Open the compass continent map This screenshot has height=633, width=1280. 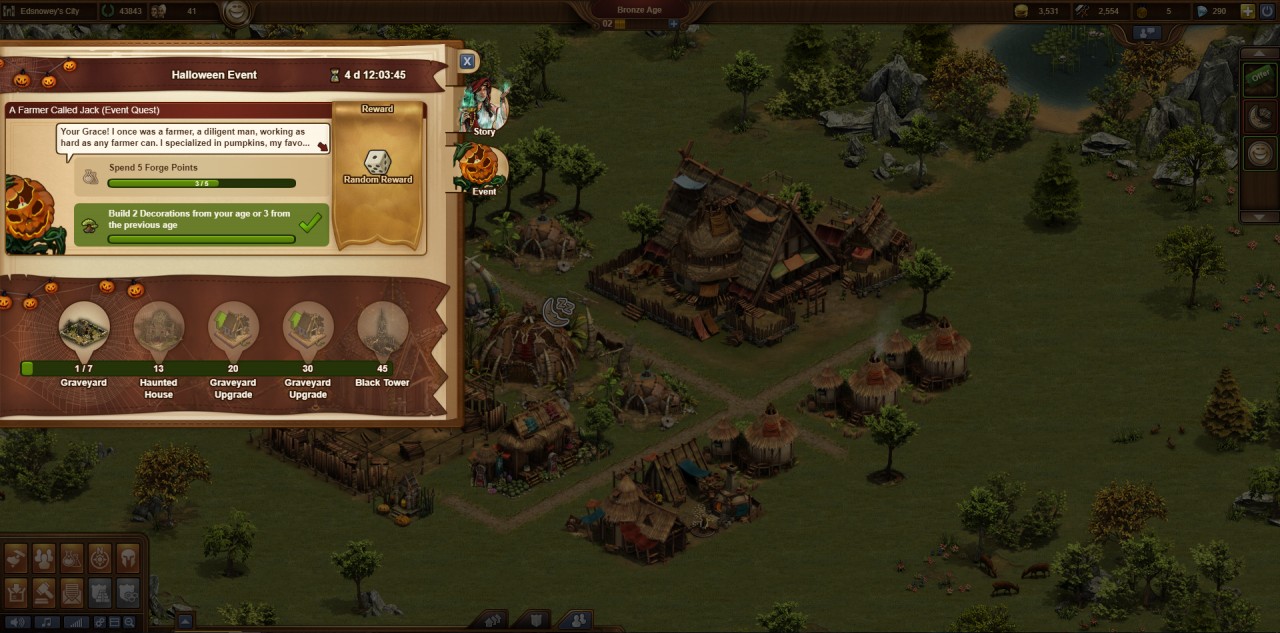(x=100, y=559)
